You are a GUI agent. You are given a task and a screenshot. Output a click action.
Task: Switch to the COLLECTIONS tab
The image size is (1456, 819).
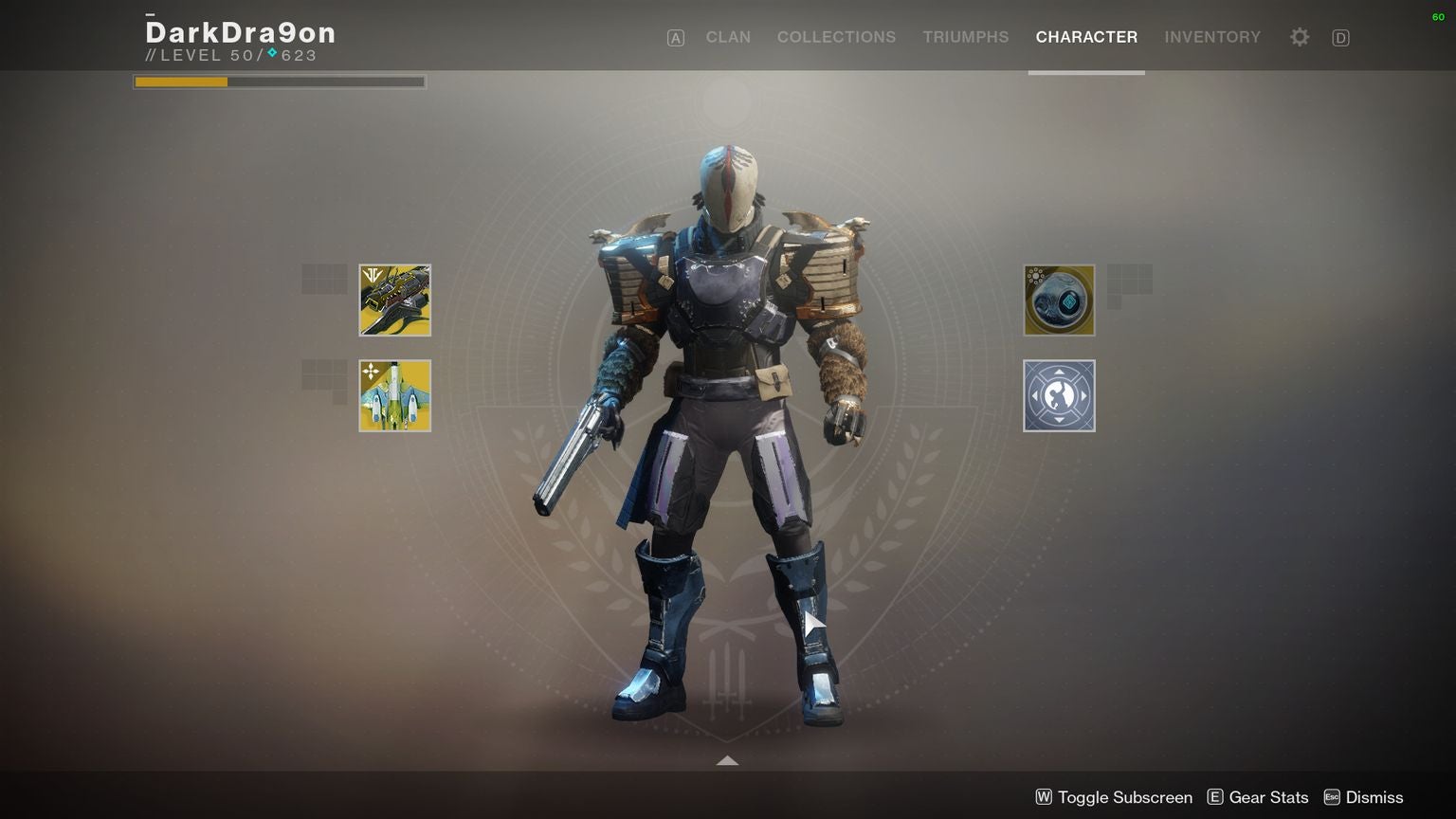point(836,37)
